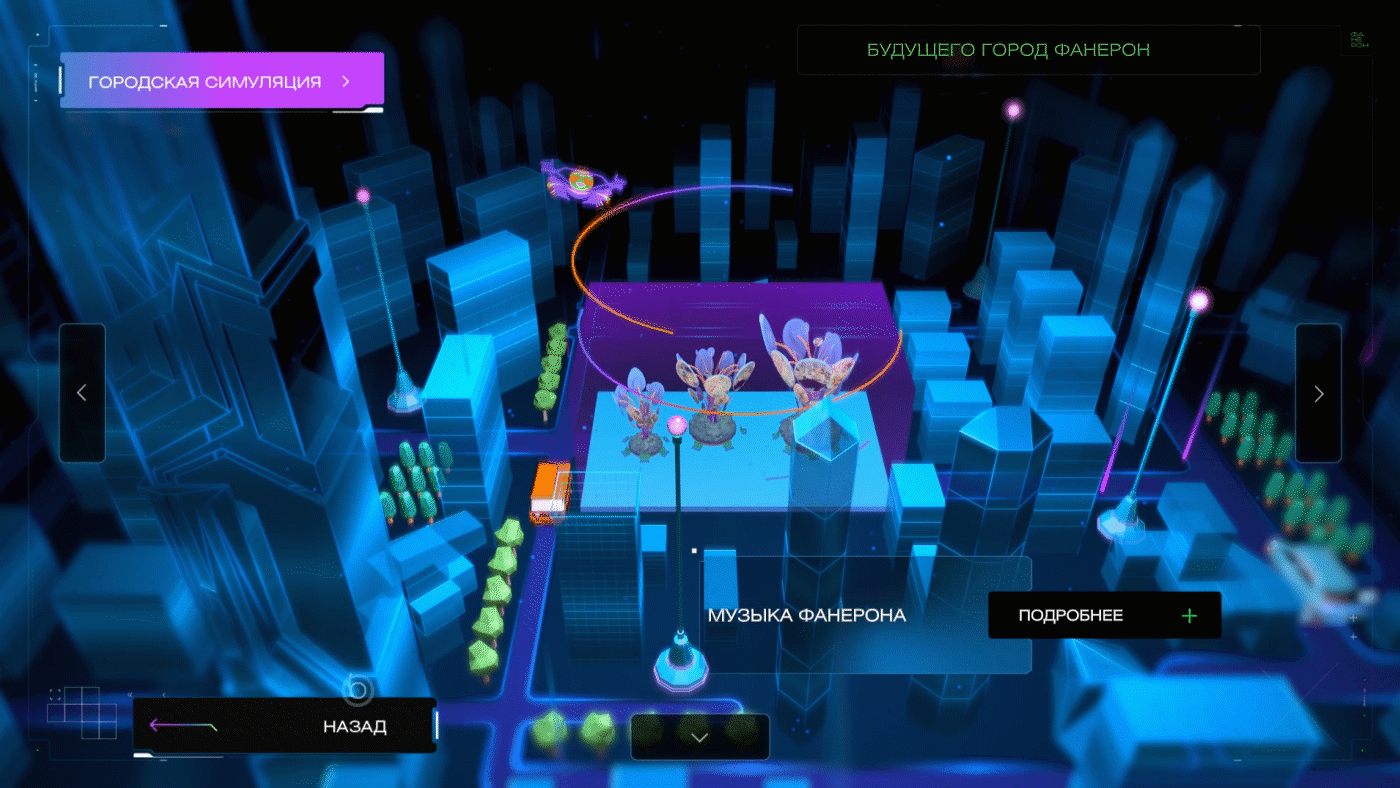1400x788 pixels.
Task: Show more details with Подробнее
Action: (1104, 615)
